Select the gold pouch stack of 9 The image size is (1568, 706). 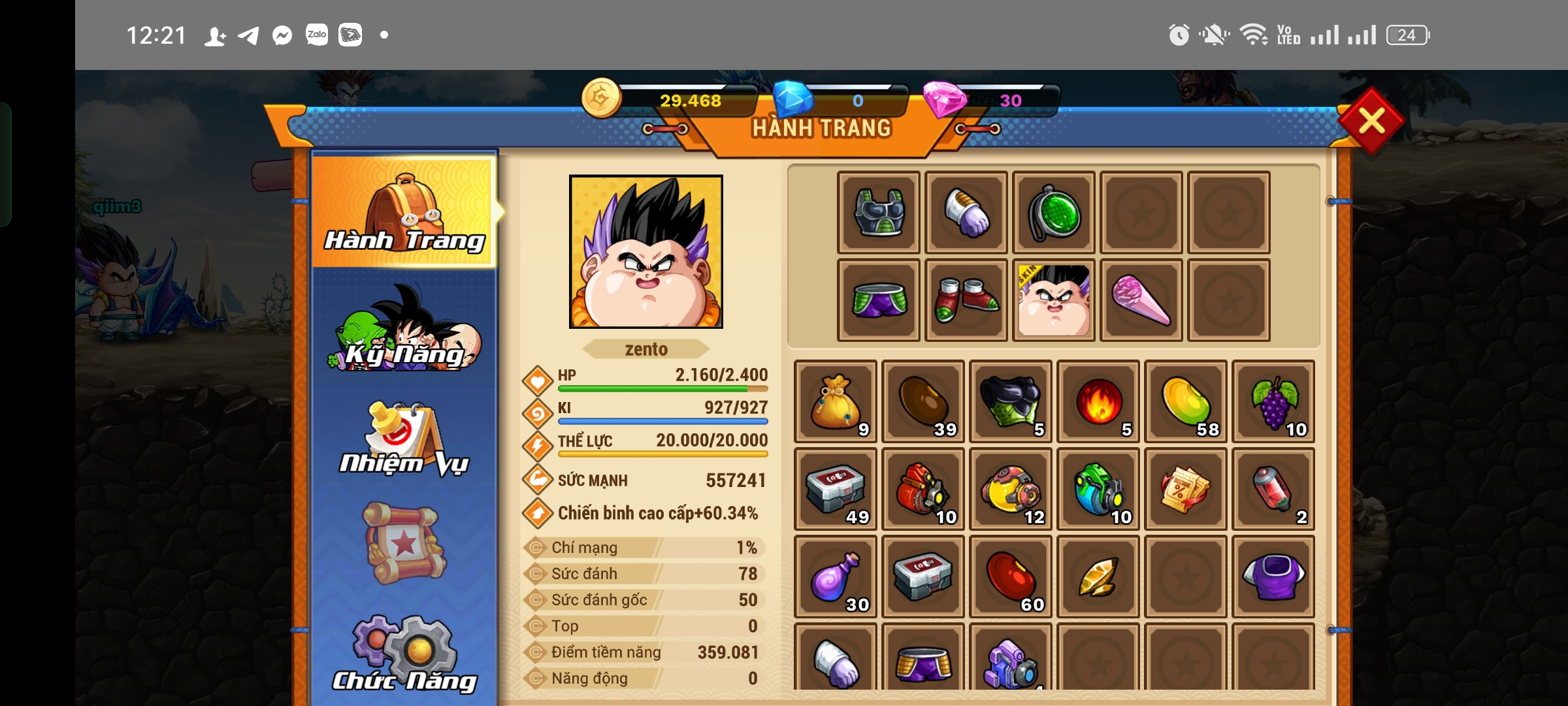pyautogui.click(x=836, y=401)
